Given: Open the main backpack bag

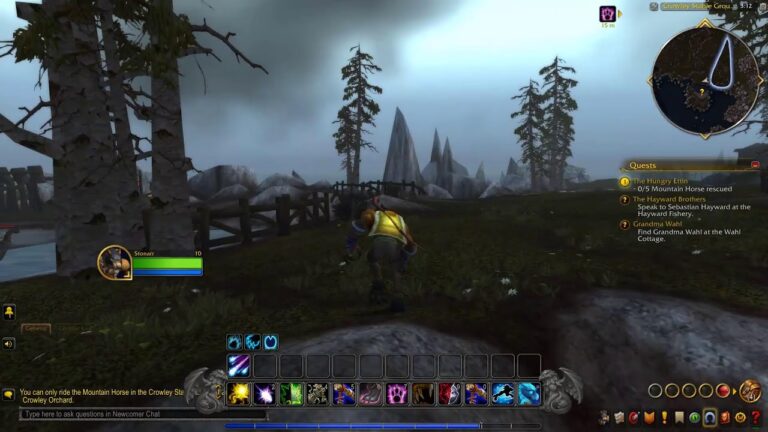Looking at the screenshot, I should coord(750,390).
